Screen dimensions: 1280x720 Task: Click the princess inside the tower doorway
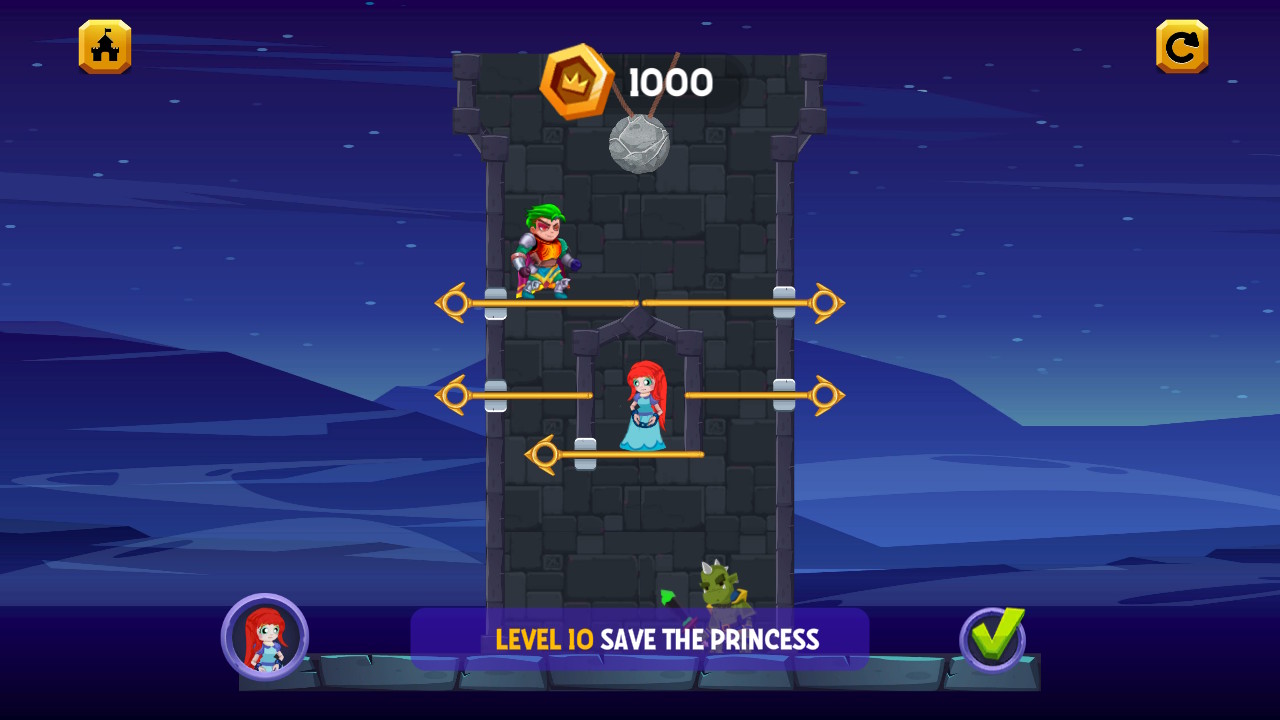[x=643, y=400]
